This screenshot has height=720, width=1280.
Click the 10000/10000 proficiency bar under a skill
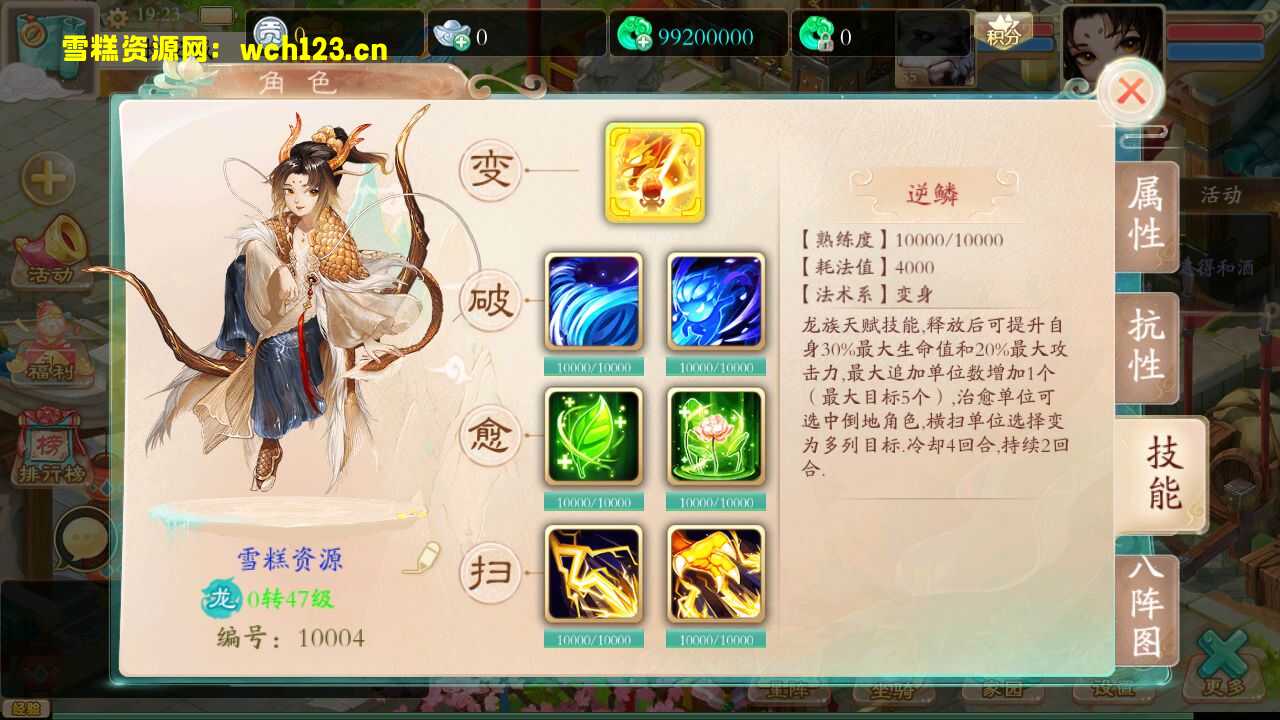pos(592,367)
